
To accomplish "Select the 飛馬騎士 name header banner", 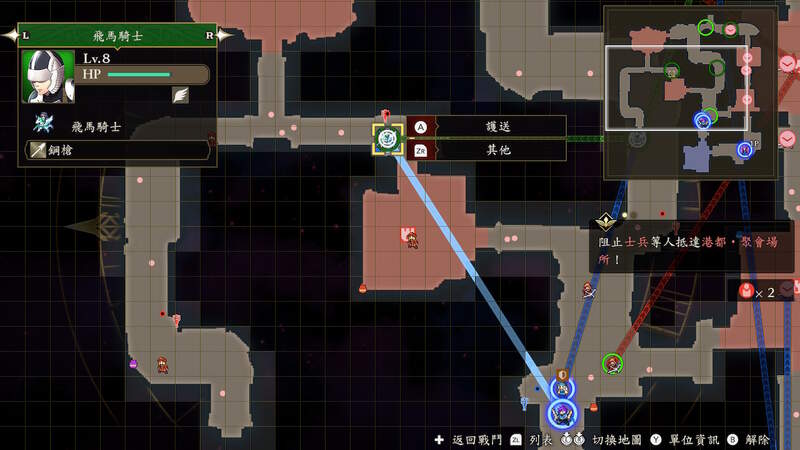I will 119,34.
